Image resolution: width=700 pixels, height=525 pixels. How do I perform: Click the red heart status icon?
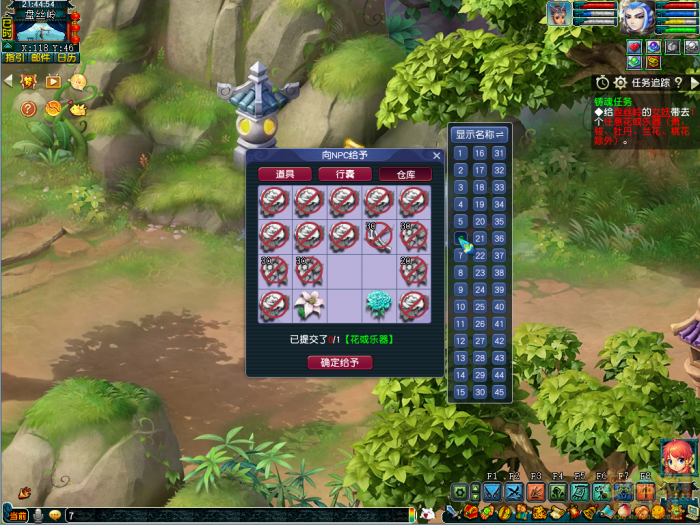634,47
